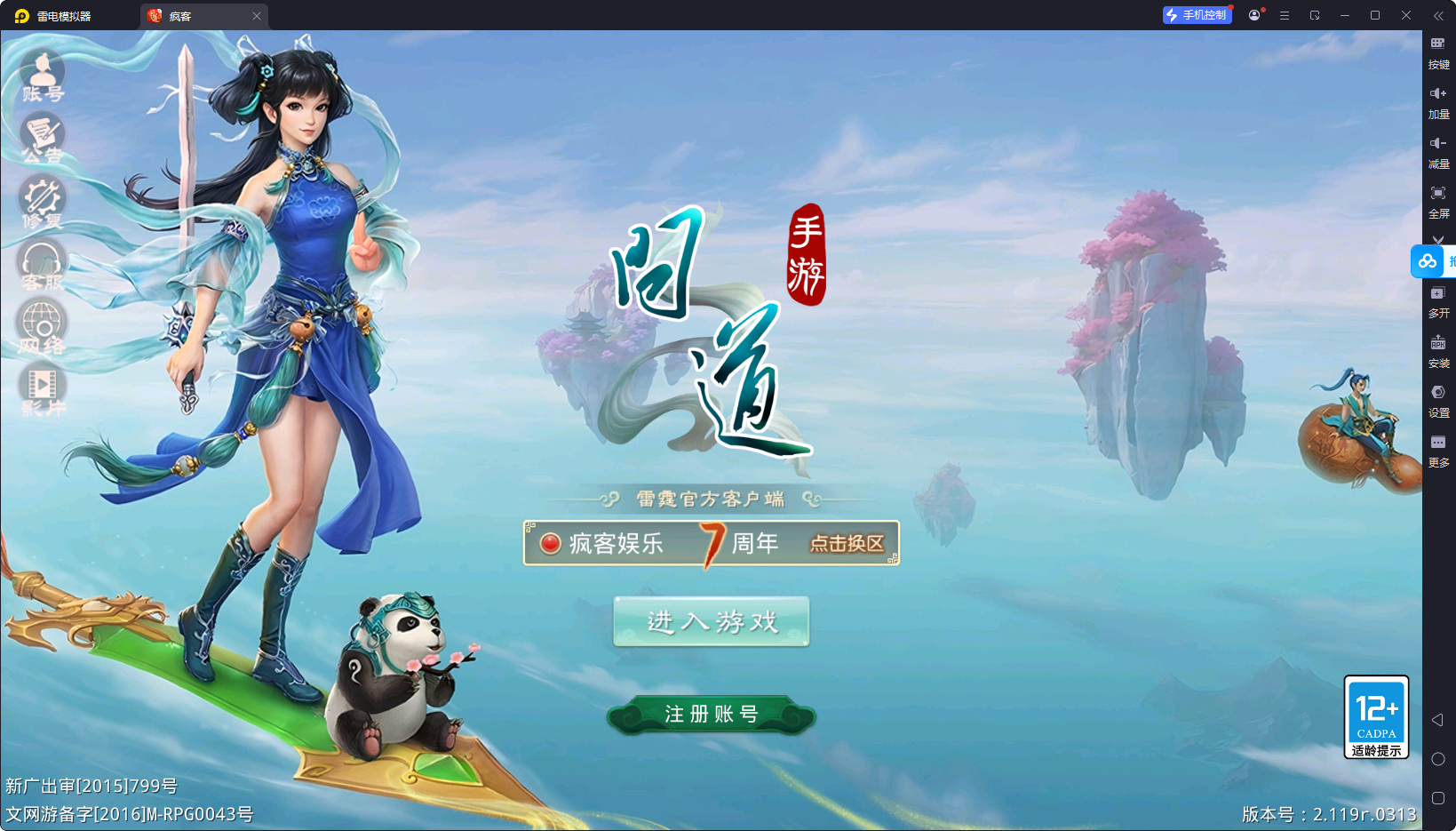Open the 按键 keyboard mapping tool
1456x831 pixels.
(x=1439, y=52)
